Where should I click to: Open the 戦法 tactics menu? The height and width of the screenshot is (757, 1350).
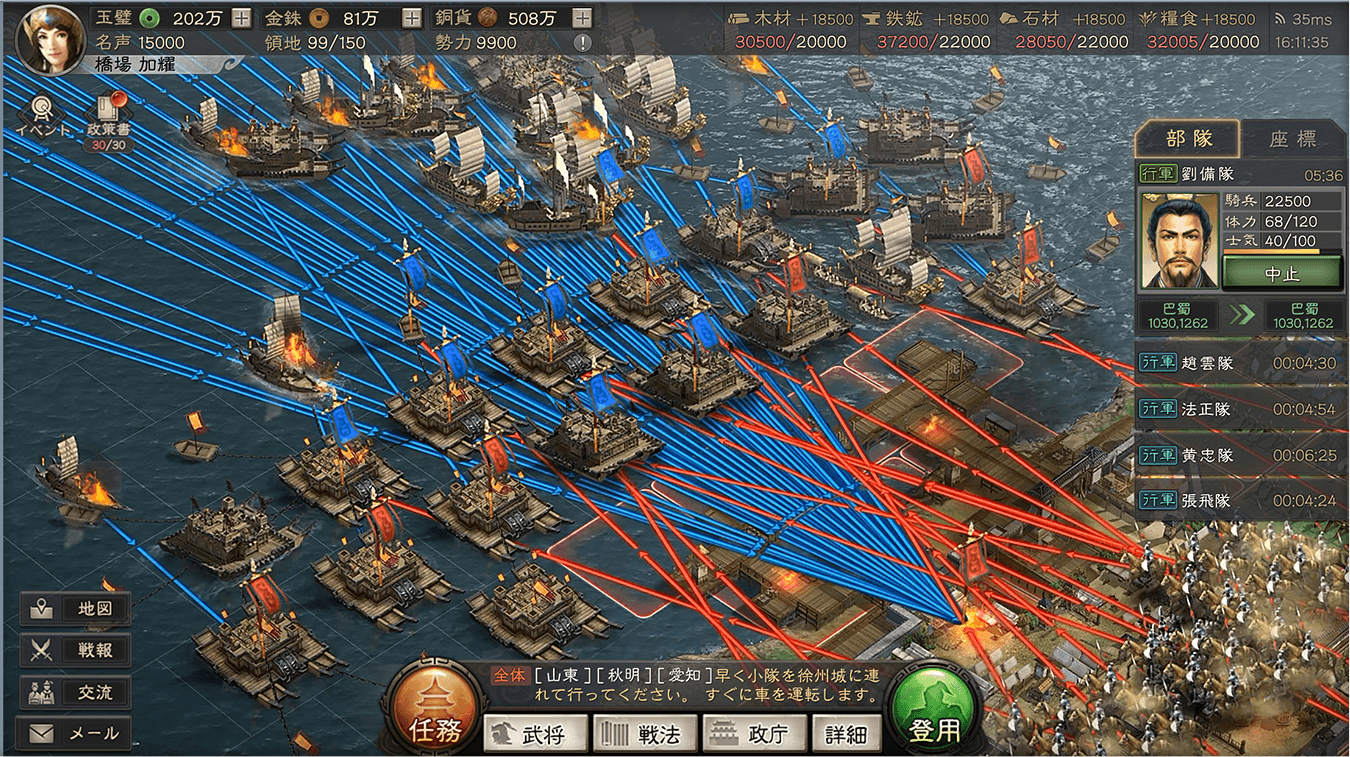643,735
